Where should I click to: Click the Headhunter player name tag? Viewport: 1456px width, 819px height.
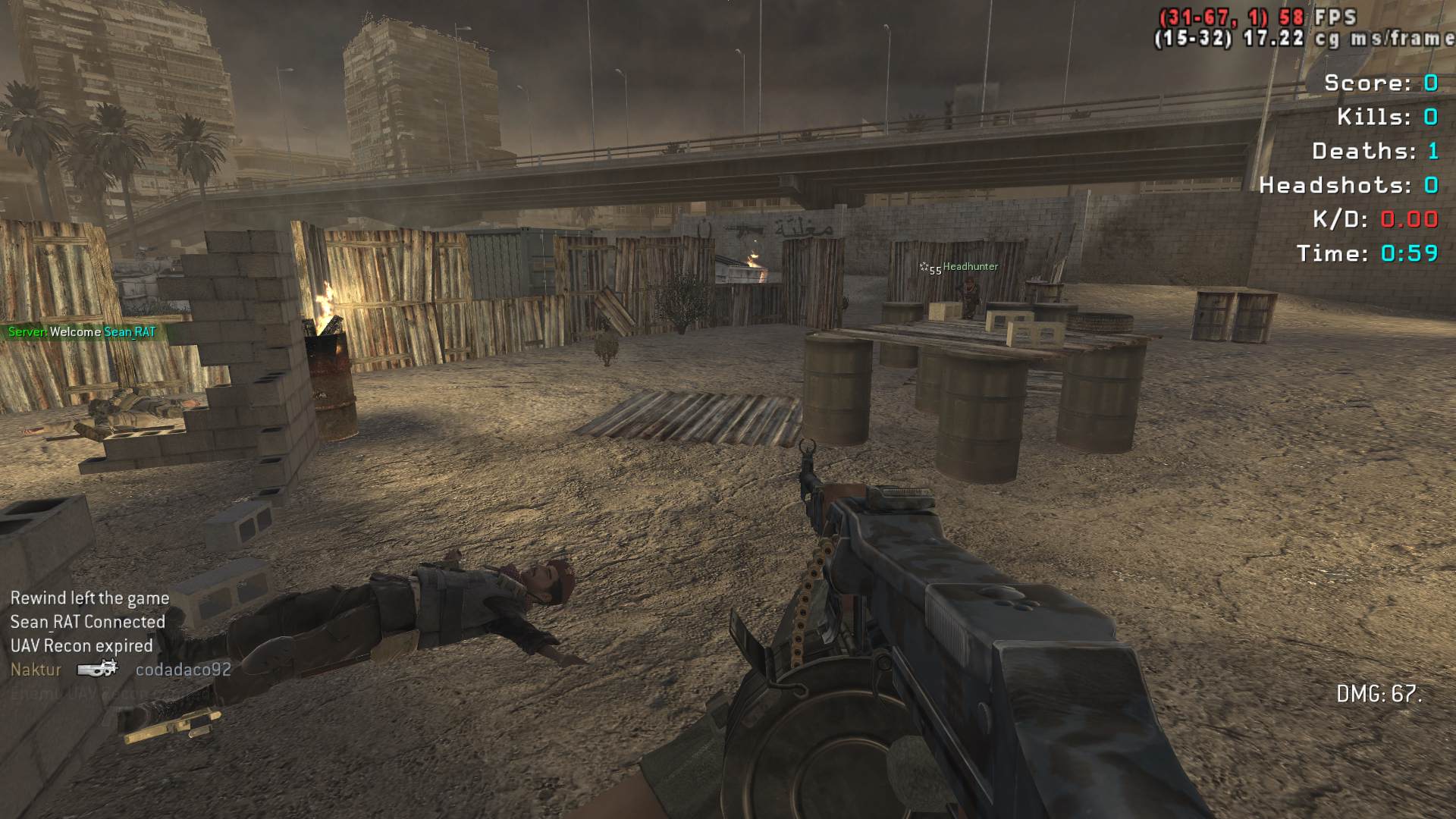tap(970, 267)
